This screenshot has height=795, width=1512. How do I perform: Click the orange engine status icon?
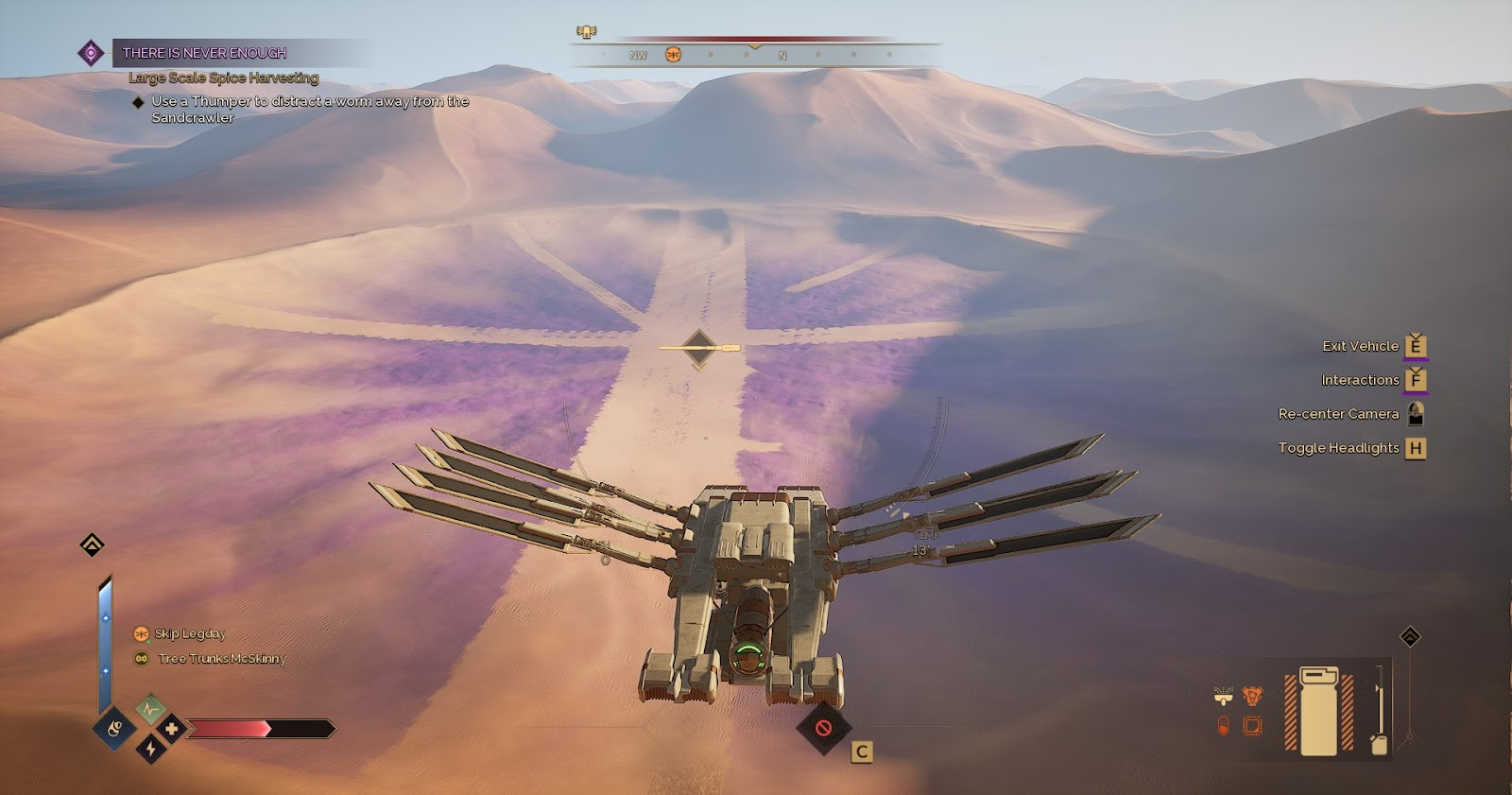click(1252, 698)
